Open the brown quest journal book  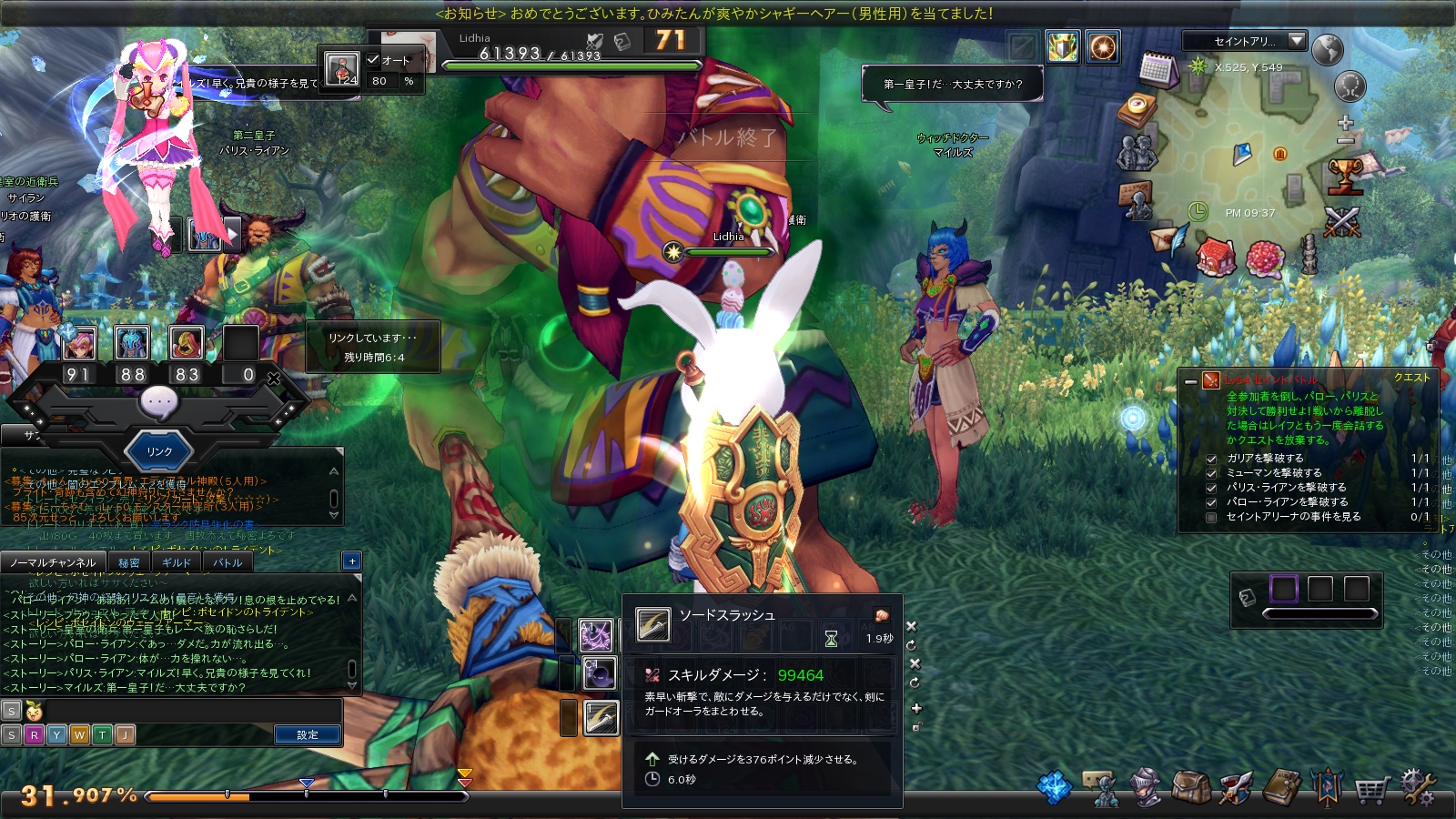pos(1282,788)
